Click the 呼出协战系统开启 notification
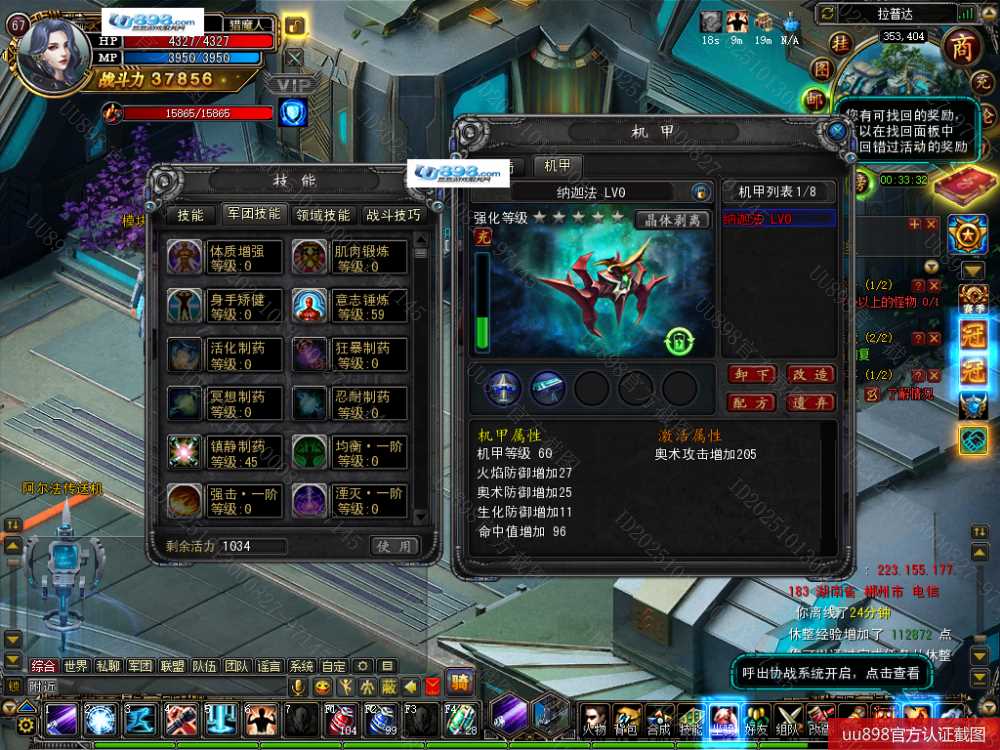The image size is (1000, 750). [830, 674]
